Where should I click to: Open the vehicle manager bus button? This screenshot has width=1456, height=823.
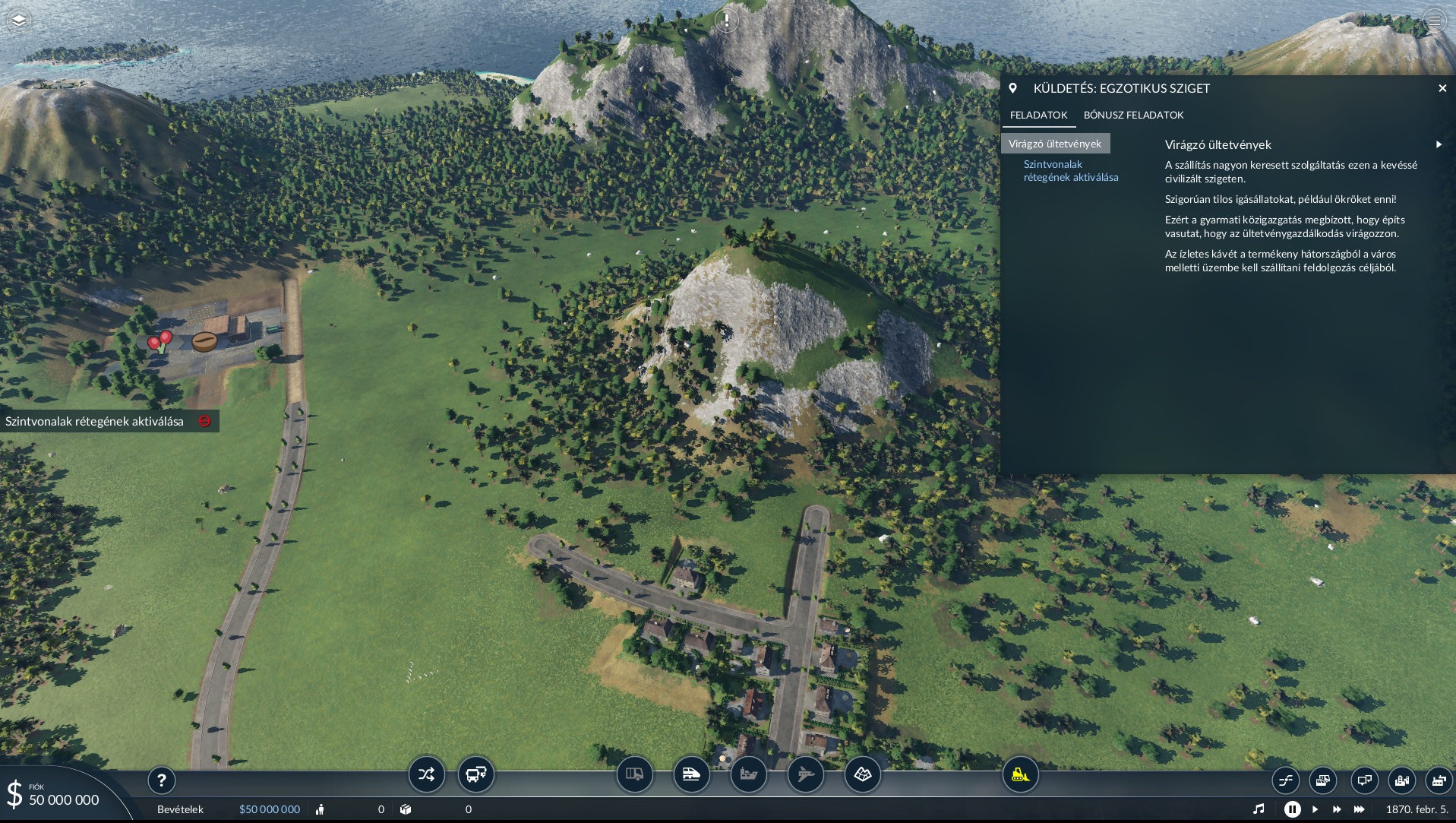click(476, 774)
